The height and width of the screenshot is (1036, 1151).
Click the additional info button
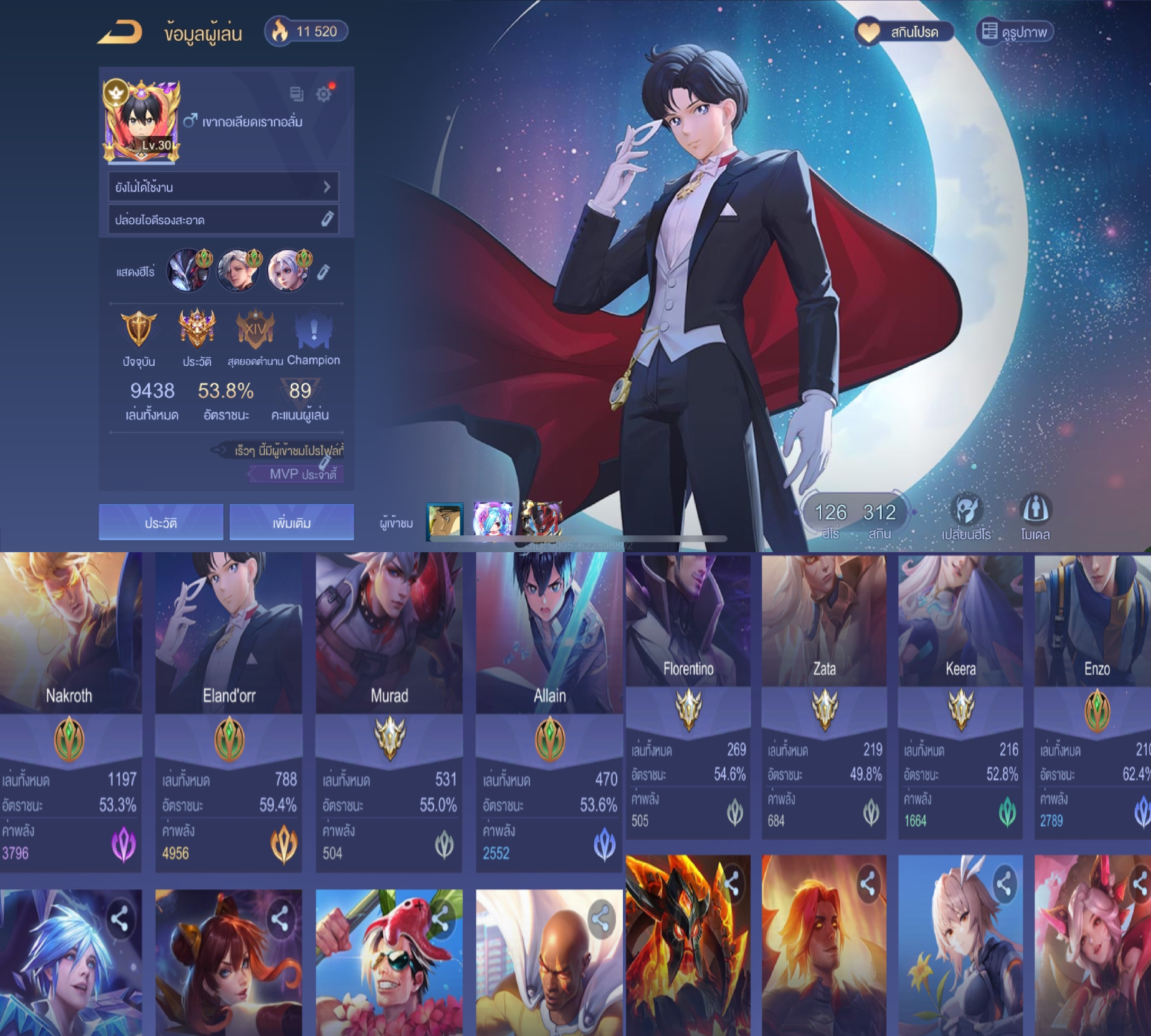(291, 522)
